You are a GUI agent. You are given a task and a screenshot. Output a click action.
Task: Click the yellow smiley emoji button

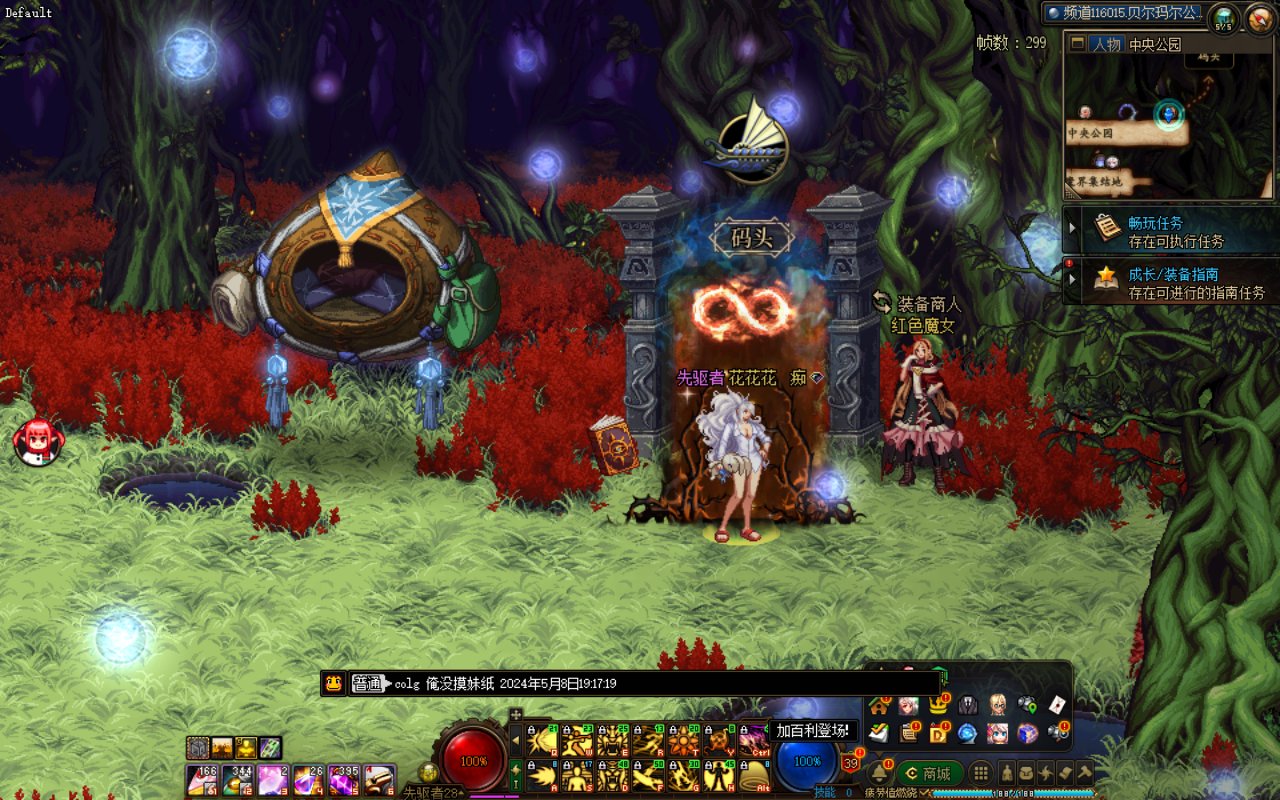(335, 684)
